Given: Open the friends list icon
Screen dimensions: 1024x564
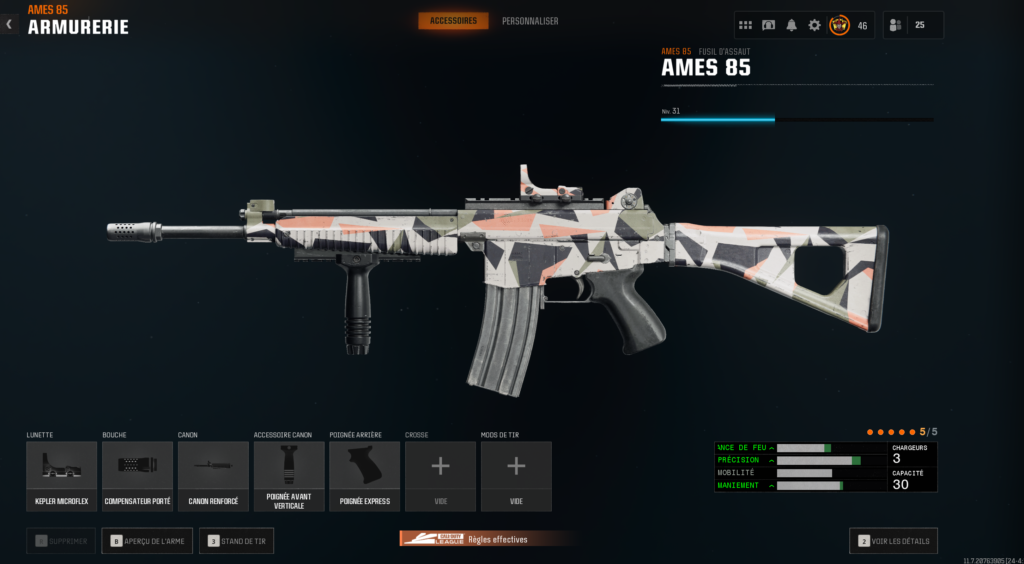Looking at the screenshot, I should click(895, 25).
